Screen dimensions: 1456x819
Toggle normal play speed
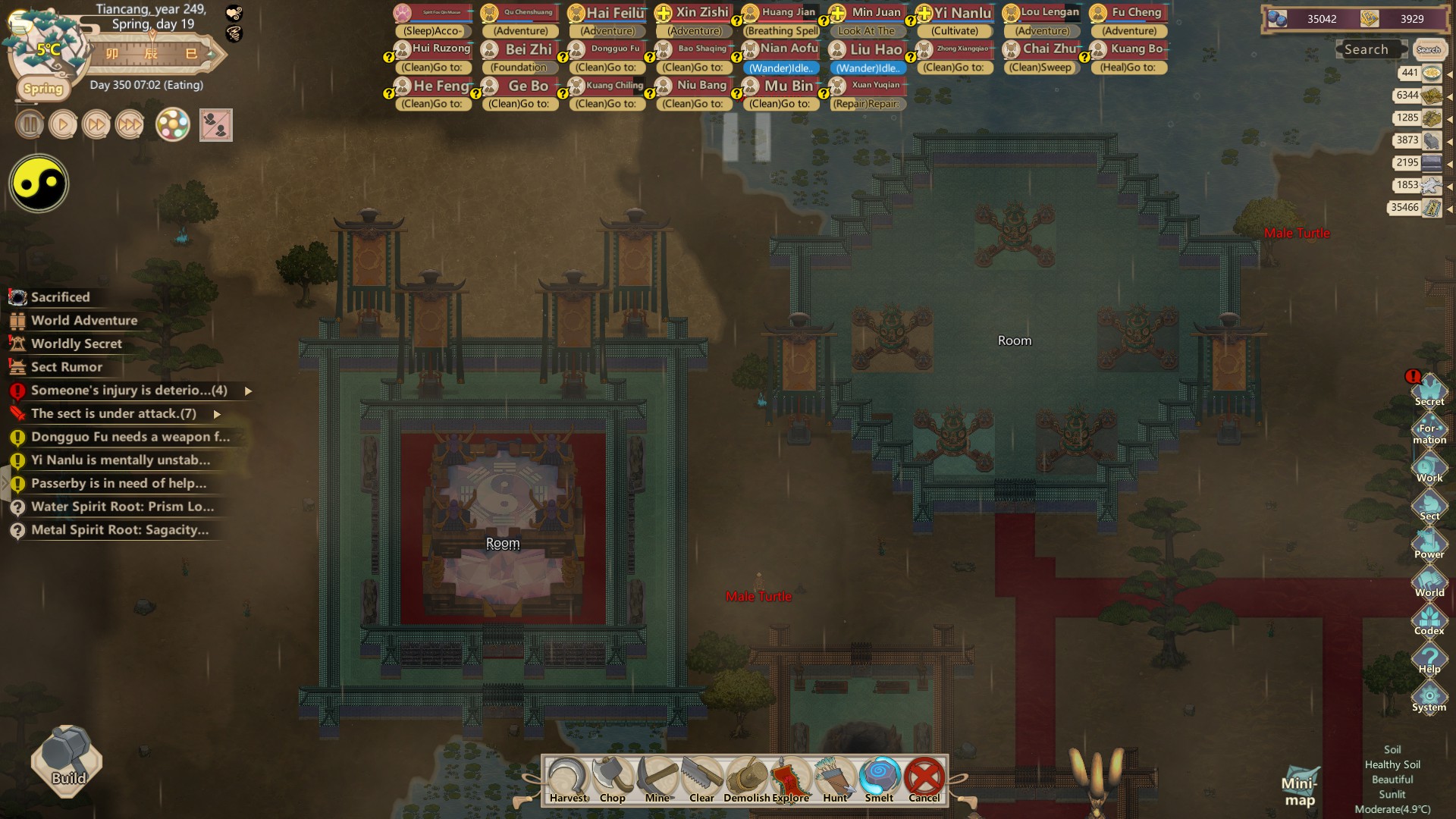click(62, 124)
